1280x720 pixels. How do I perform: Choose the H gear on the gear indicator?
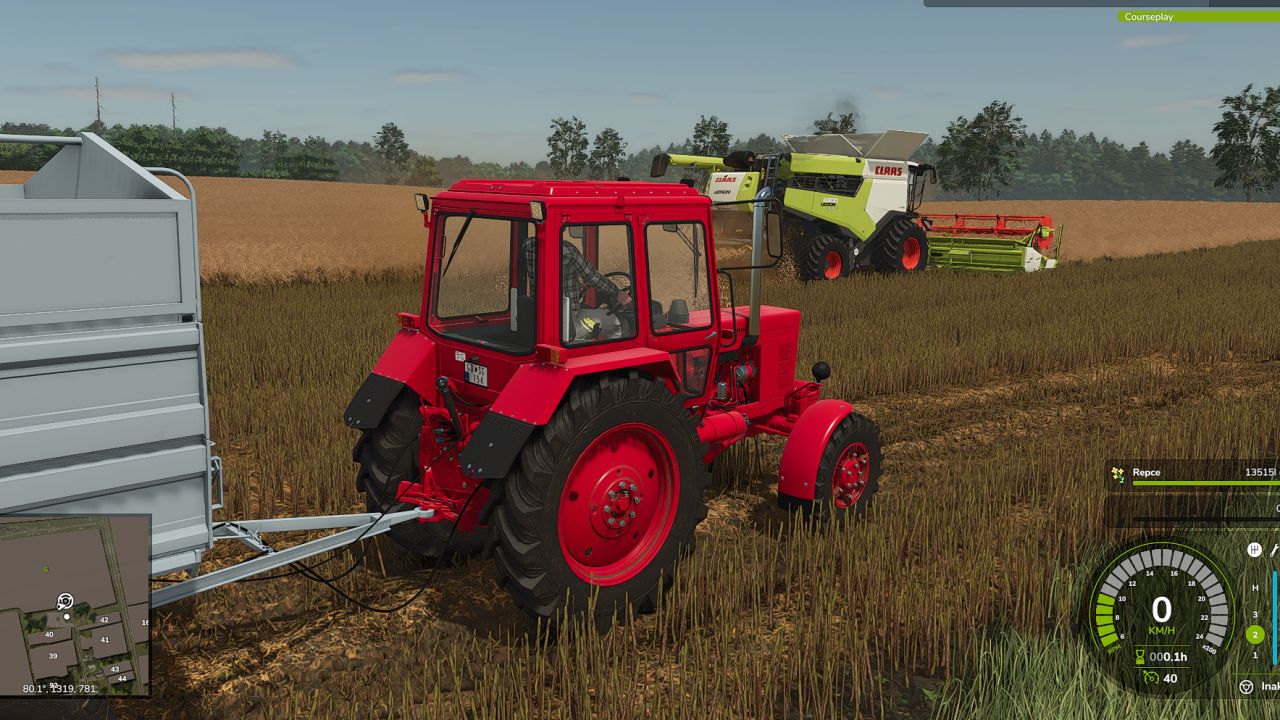pos(1255,588)
